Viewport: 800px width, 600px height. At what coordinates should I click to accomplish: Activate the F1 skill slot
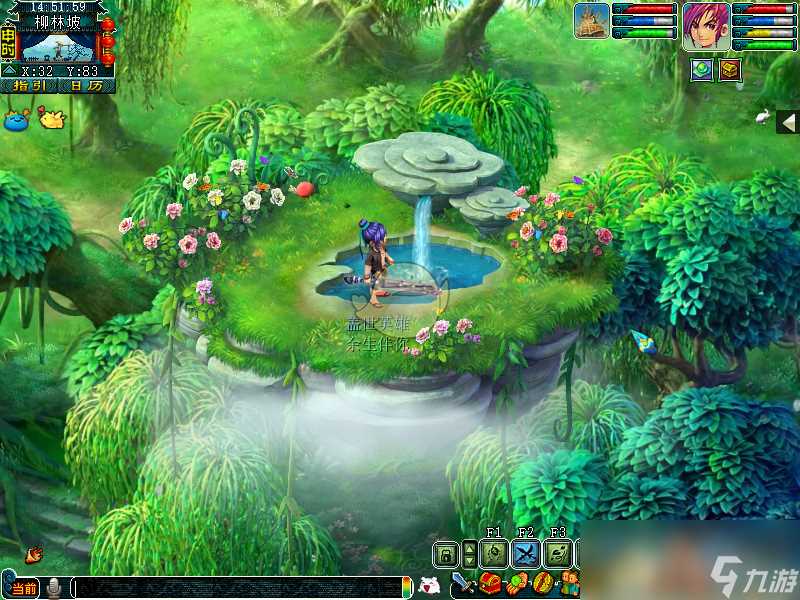(492, 554)
